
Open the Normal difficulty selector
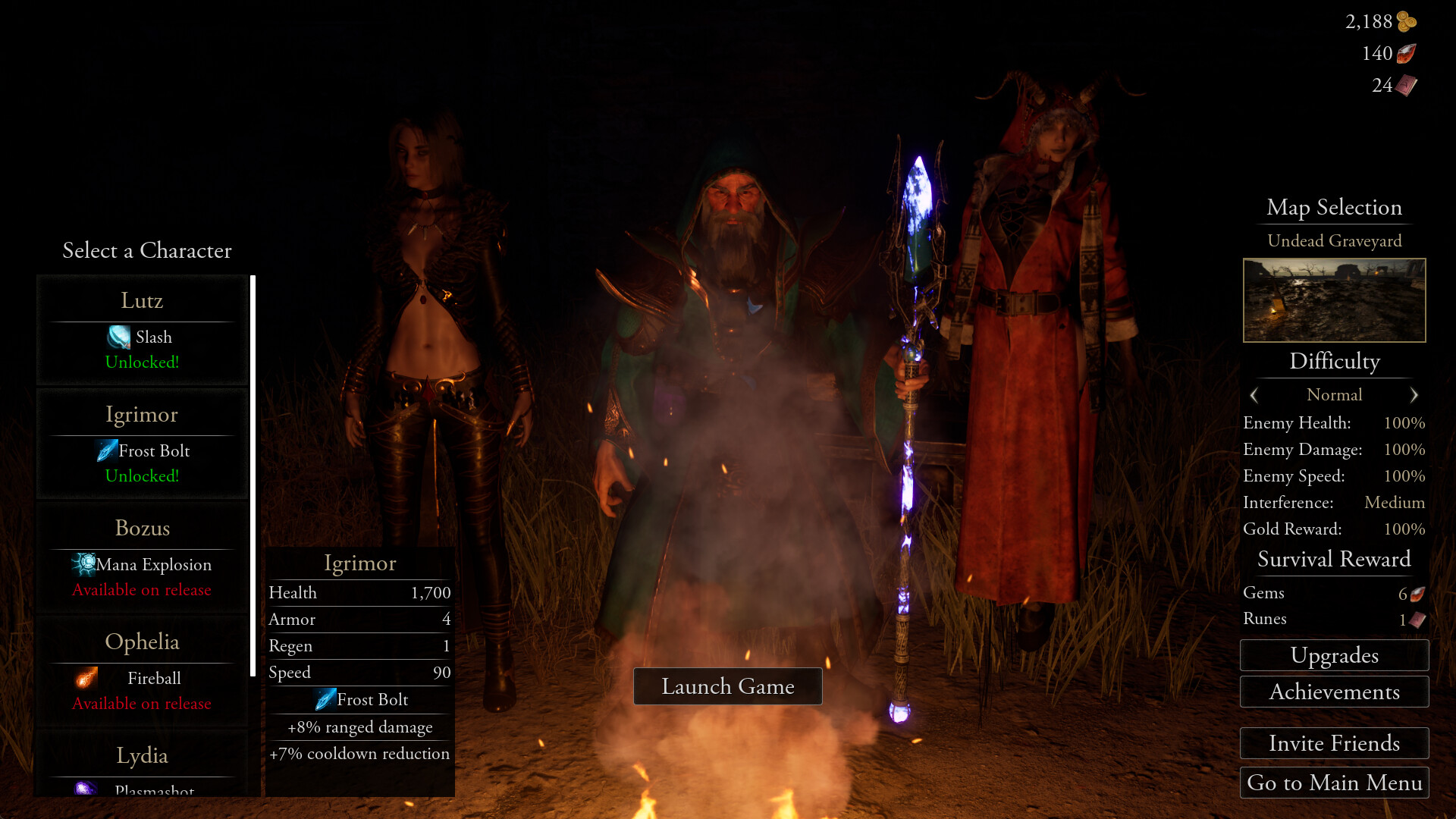(x=1335, y=395)
